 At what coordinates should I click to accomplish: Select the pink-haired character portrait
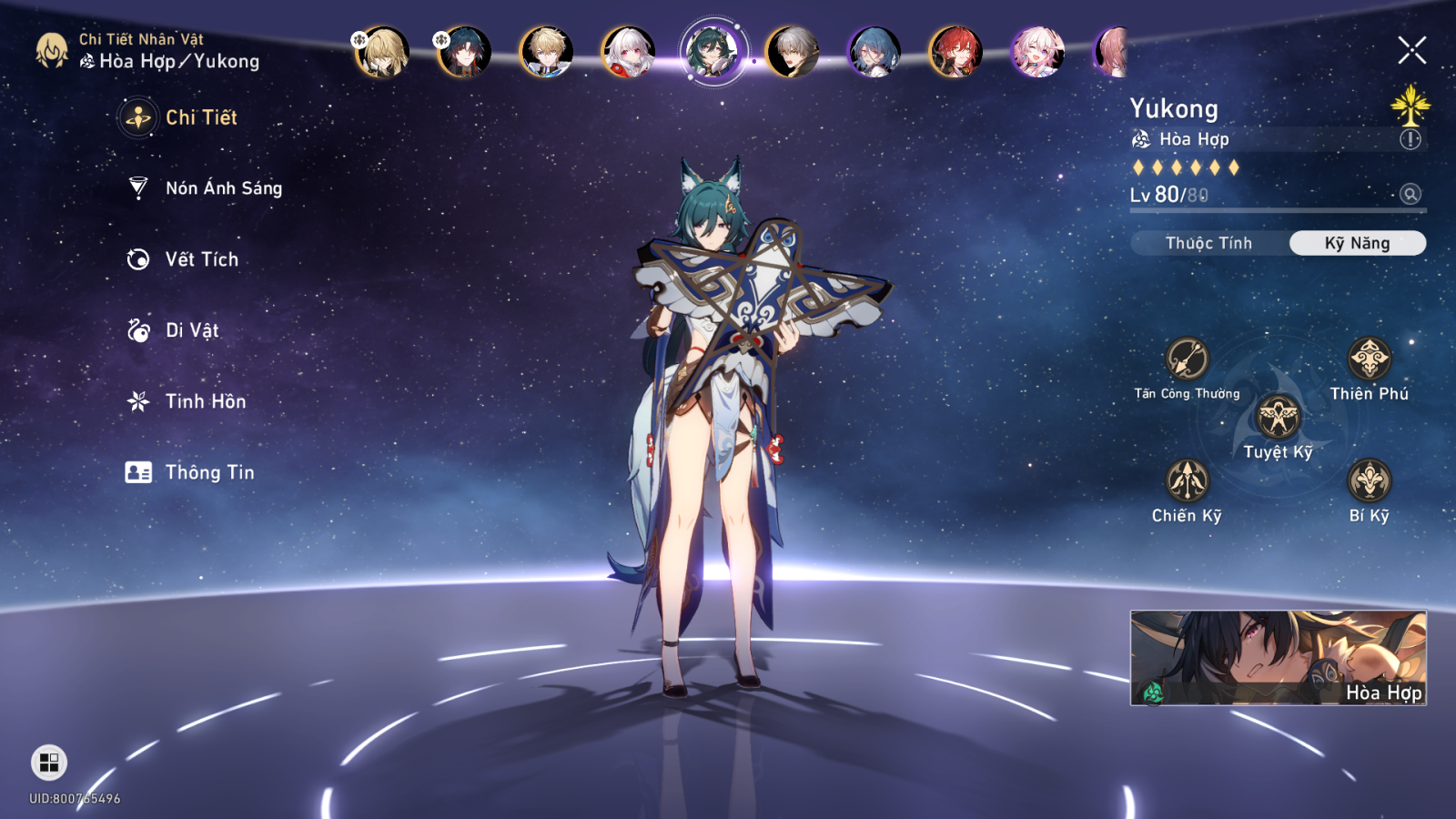coord(1036,51)
